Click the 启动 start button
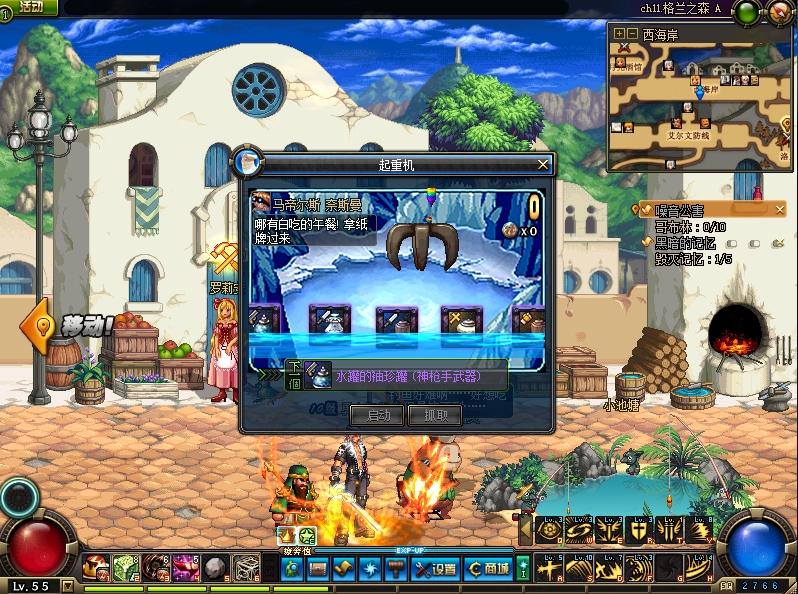798x594 pixels. [379, 415]
